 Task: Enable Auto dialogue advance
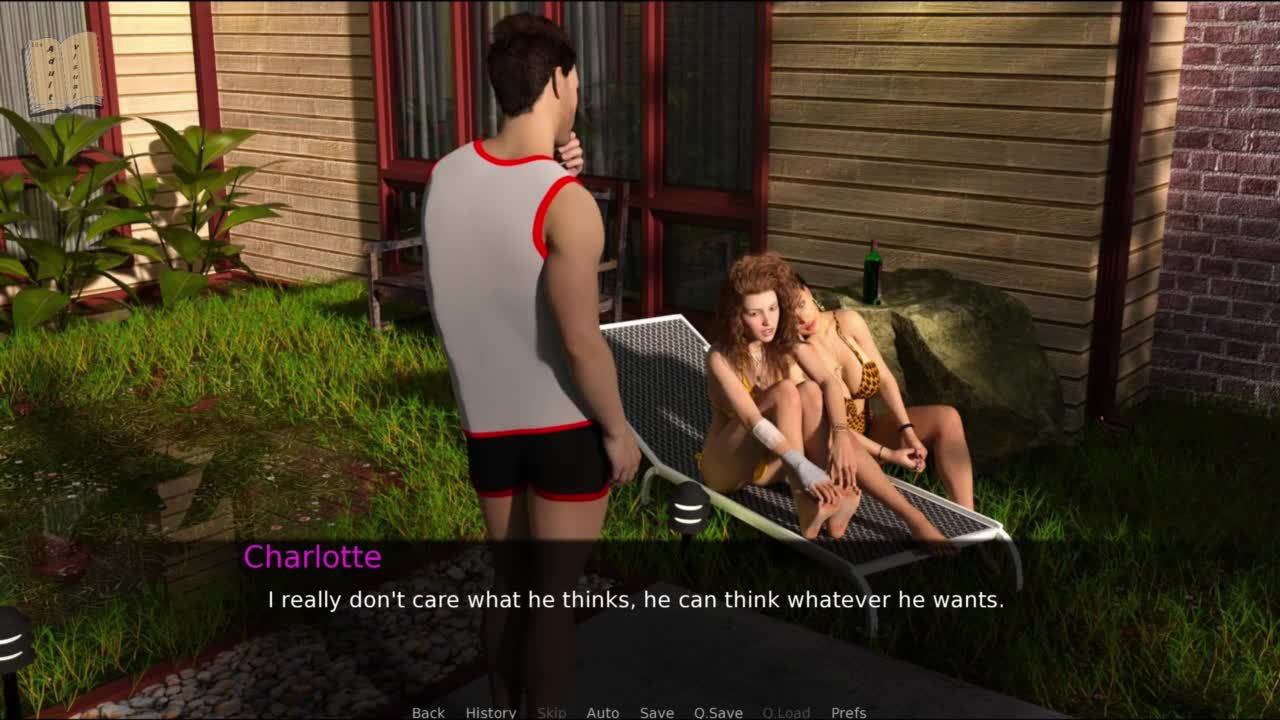coord(602,712)
